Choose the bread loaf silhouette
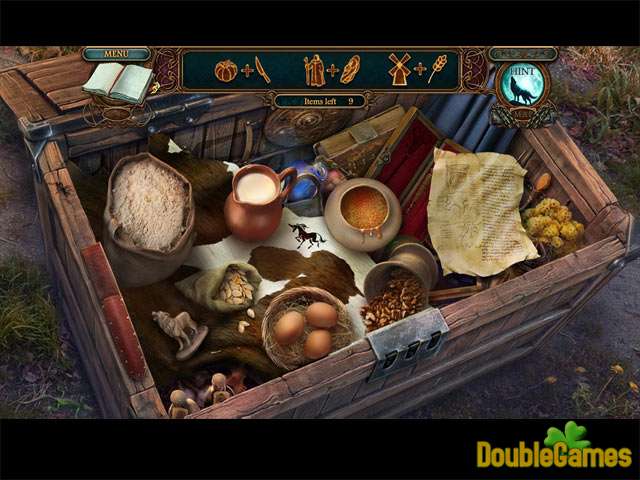 pyautogui.click(x=349, y=70)
